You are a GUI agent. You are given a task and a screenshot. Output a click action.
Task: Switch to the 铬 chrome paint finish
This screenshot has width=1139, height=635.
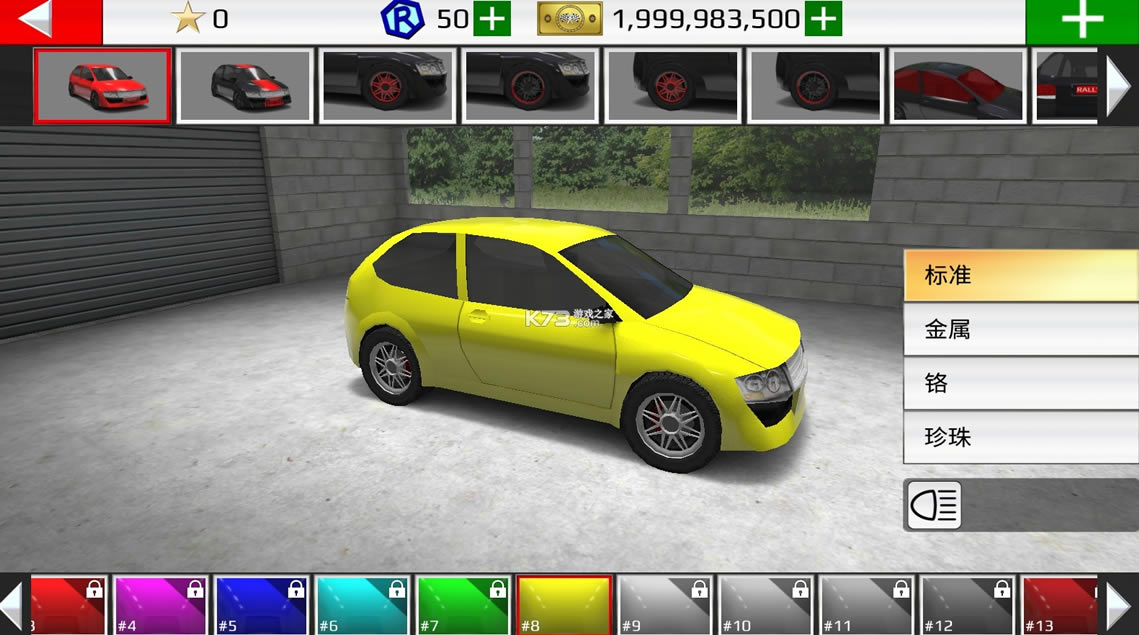tap(1020, 383)
